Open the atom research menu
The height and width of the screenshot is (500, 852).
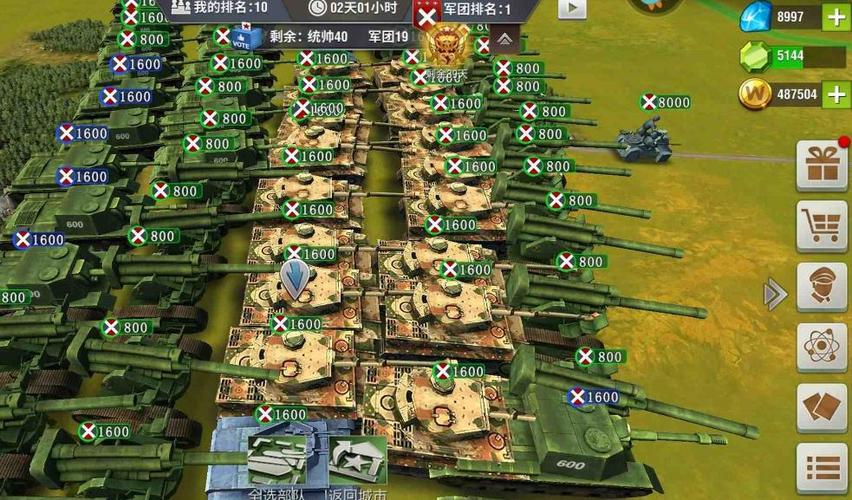tap(821, 348)
